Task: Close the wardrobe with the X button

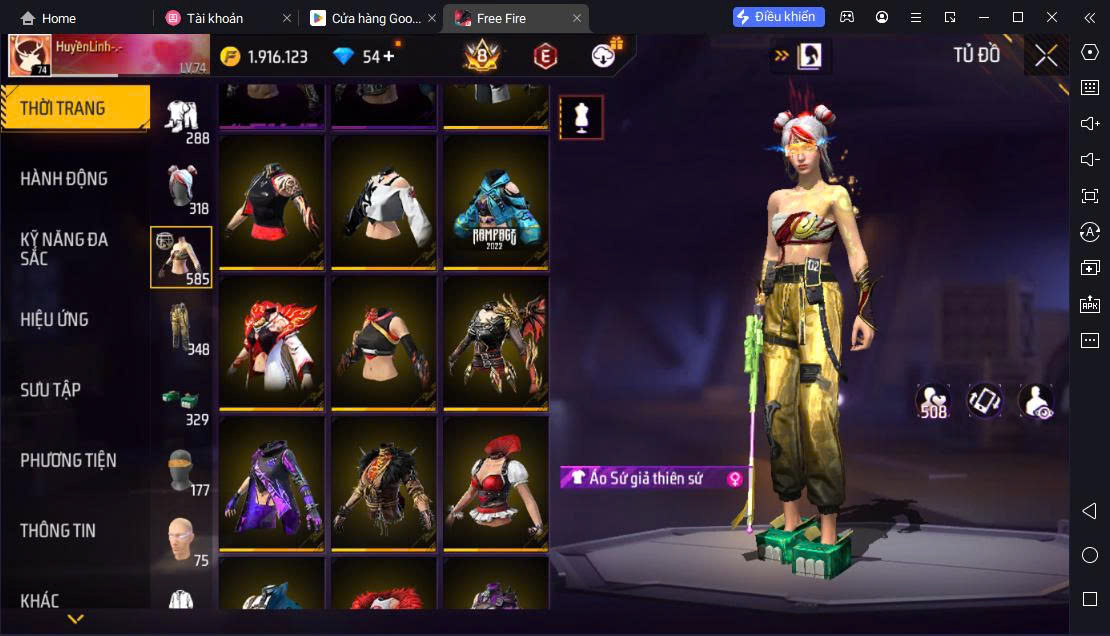Action: pyautogui.click(x=1046, y=56)
